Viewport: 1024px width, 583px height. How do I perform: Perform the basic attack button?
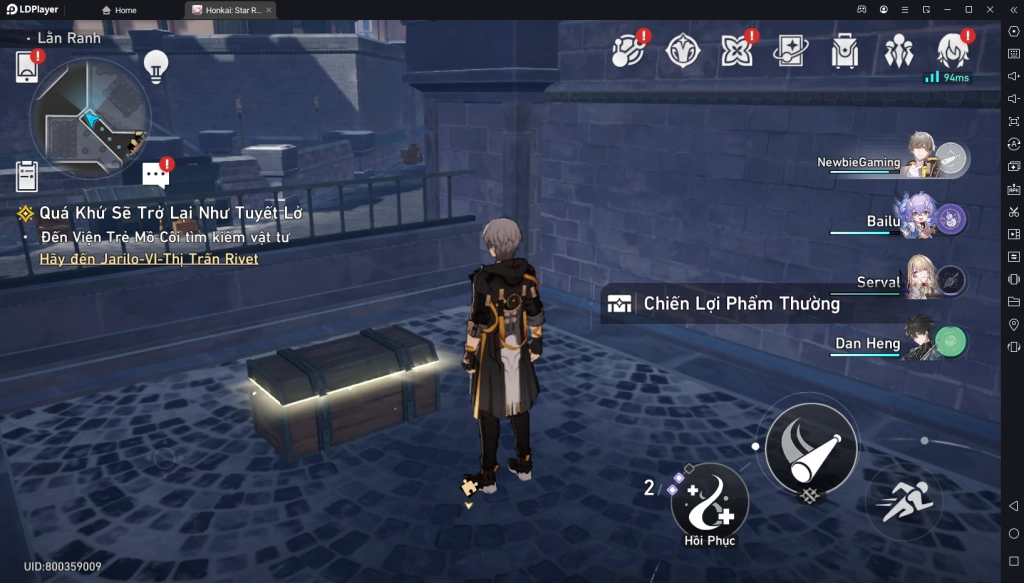click(x=810, y=447)
